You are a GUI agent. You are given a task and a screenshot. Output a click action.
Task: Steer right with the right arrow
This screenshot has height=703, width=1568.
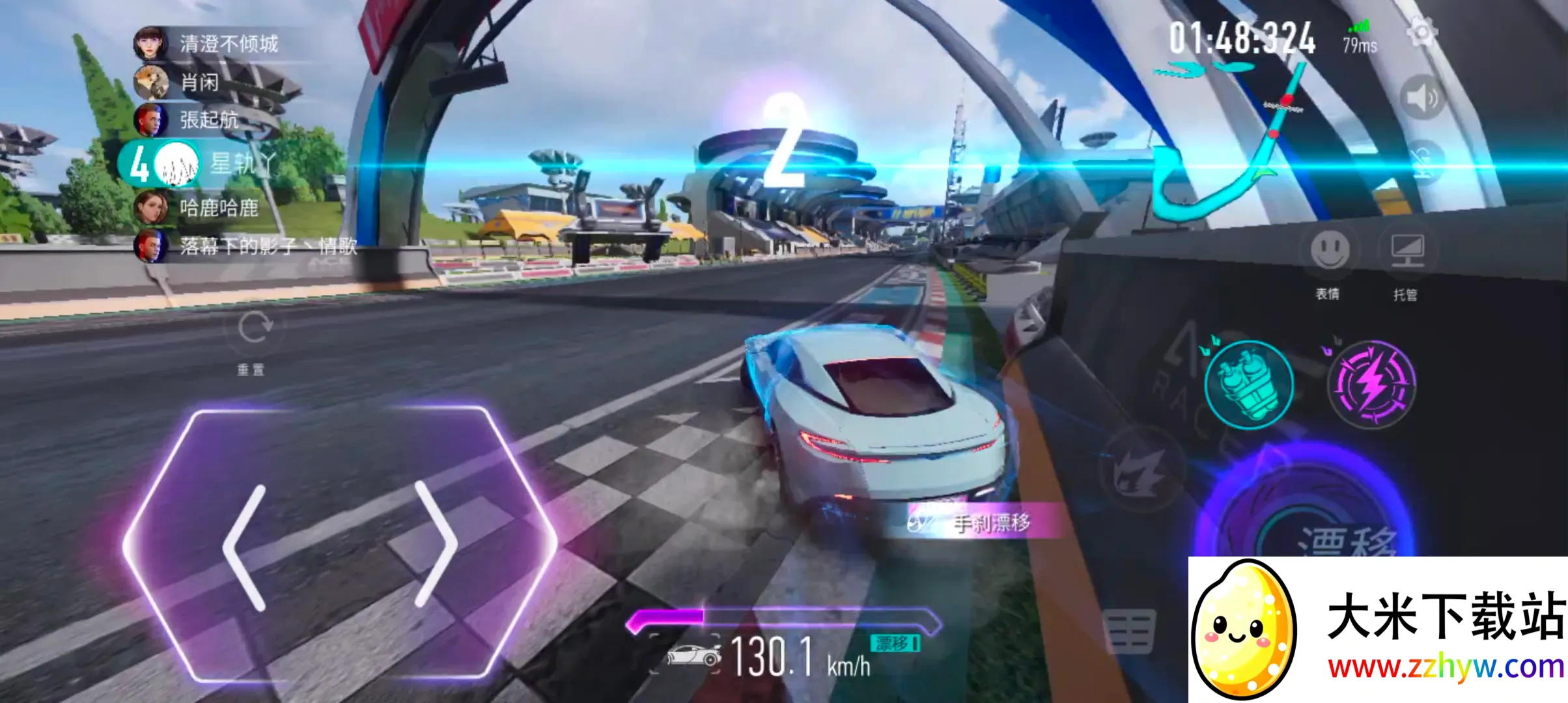[435, 544]
